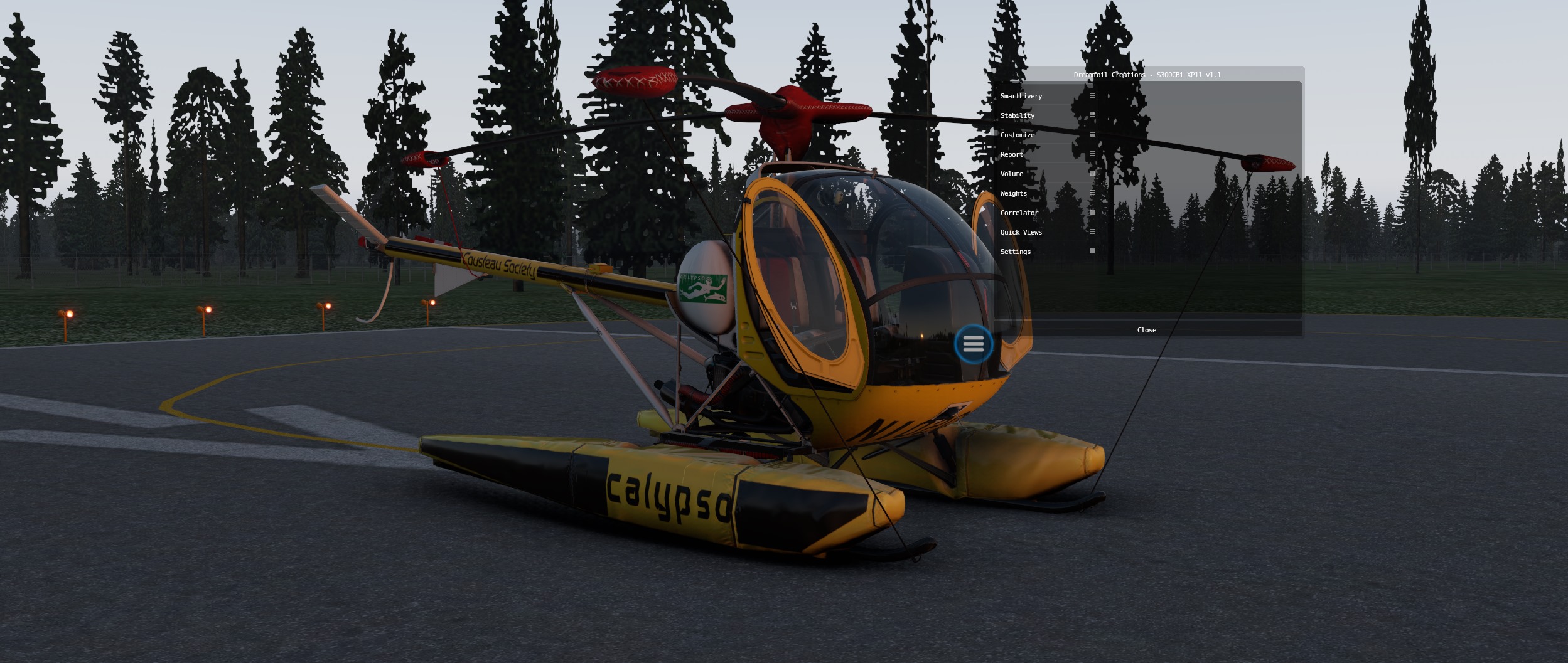The width and height of the screenshot is (1568, 663).
Task: Open the Quick Views entry
Action: [1021, 232]
